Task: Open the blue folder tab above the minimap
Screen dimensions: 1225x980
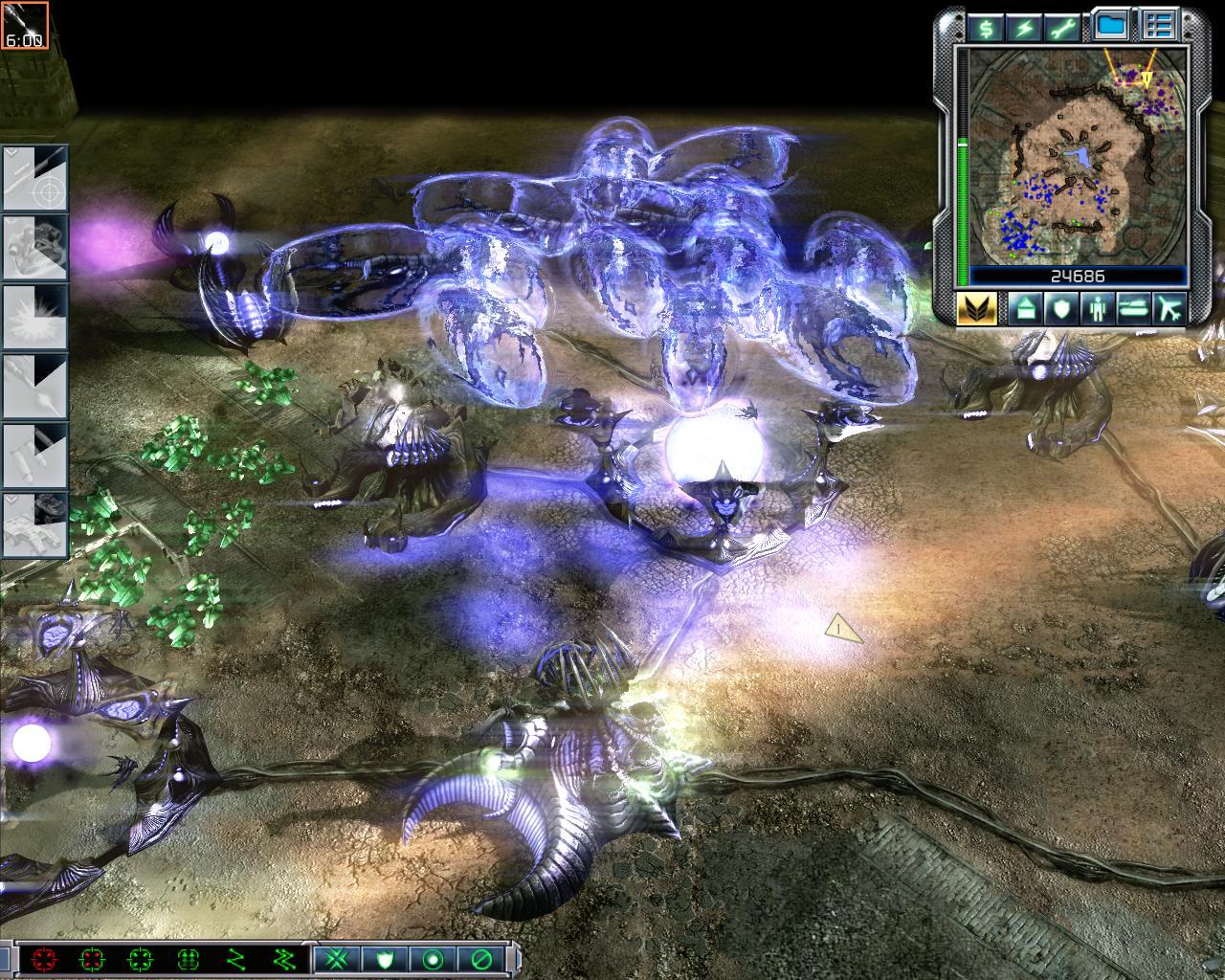Action: pyautogui.click(x=1110, y=26)
